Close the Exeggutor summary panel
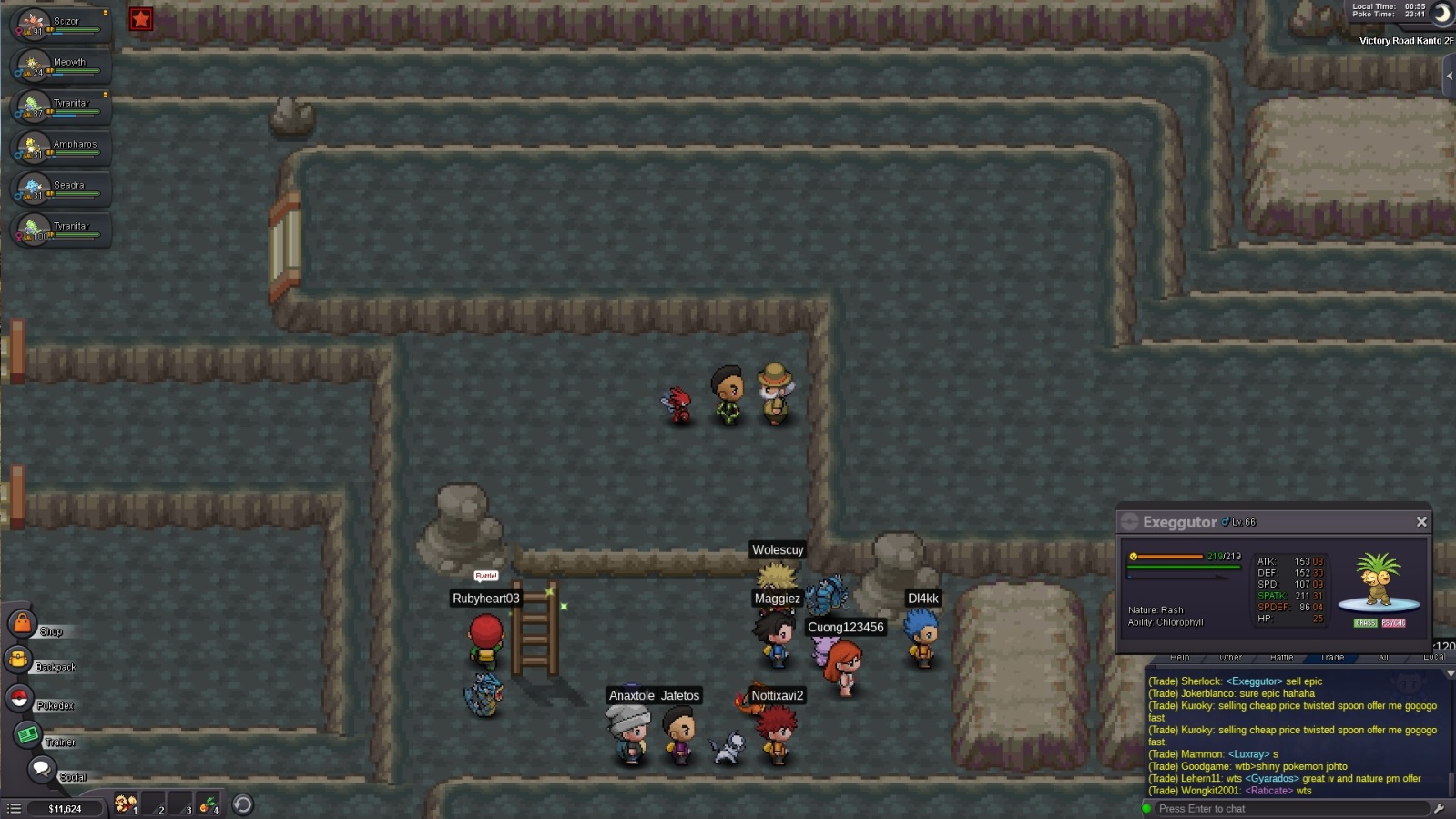 [x=1420, y=522]
